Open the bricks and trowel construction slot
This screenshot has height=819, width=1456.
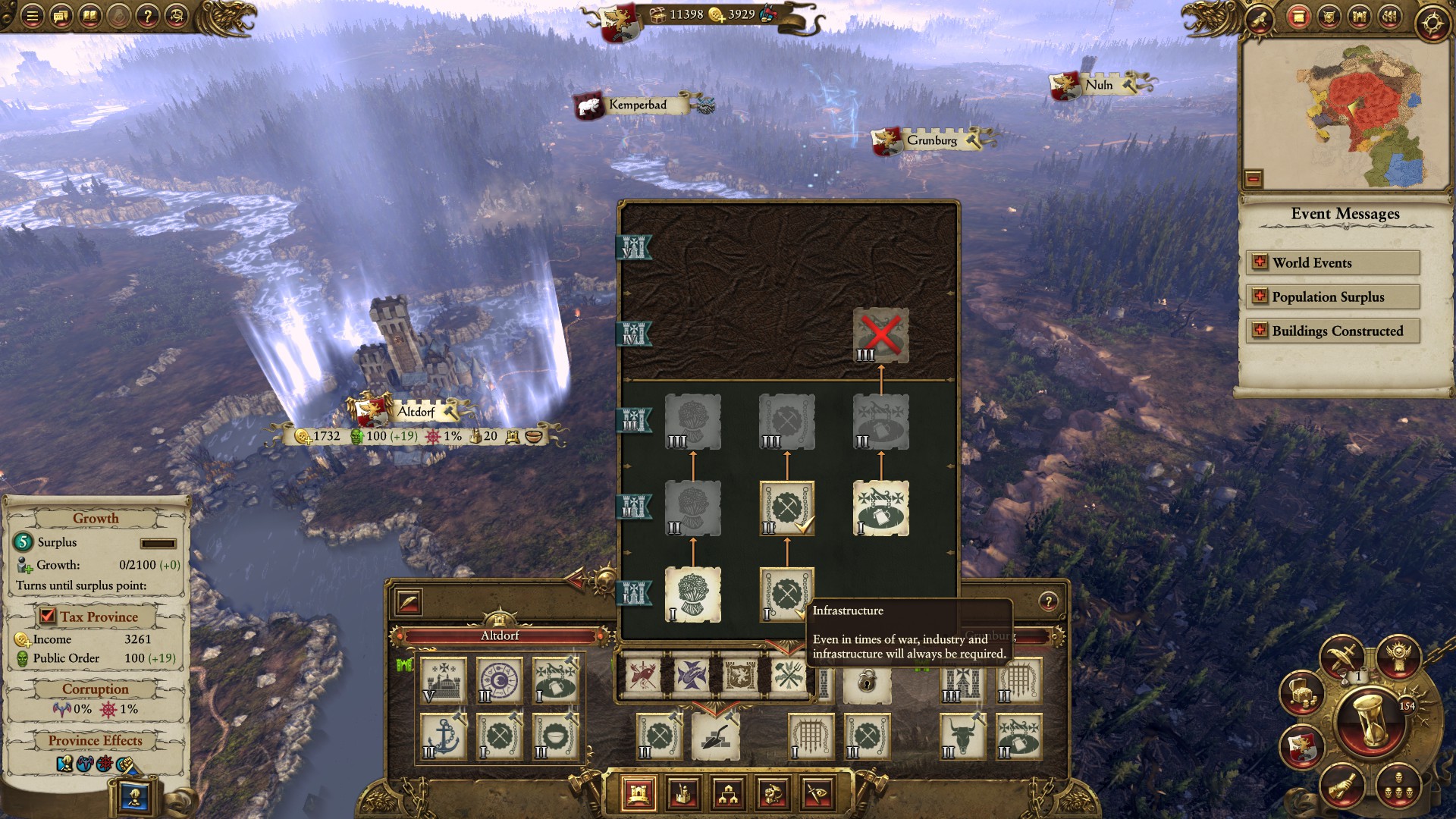tap(715, 736)
